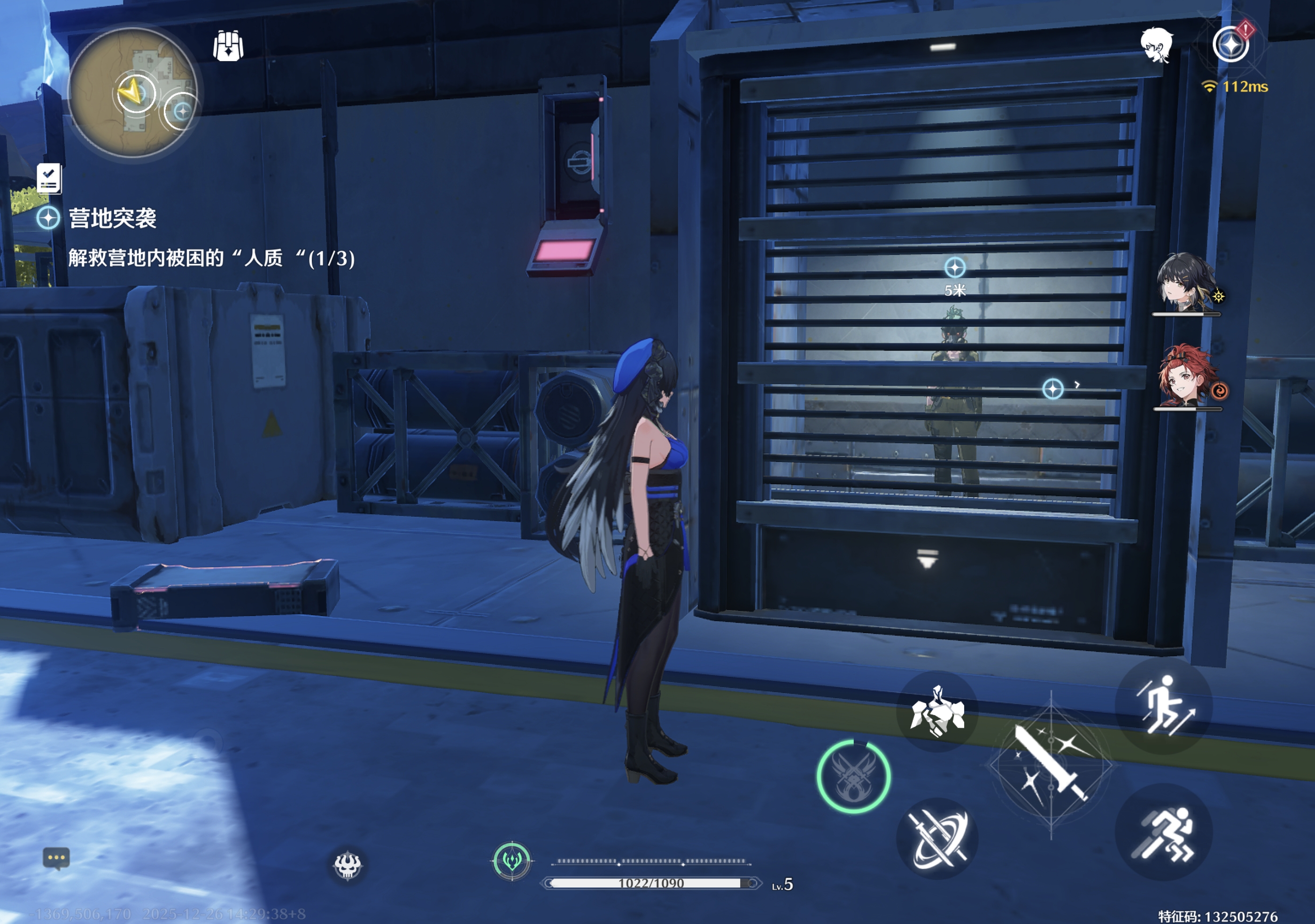
Task: Open the quest log checklist icon
Action: (x=49, y=178)
